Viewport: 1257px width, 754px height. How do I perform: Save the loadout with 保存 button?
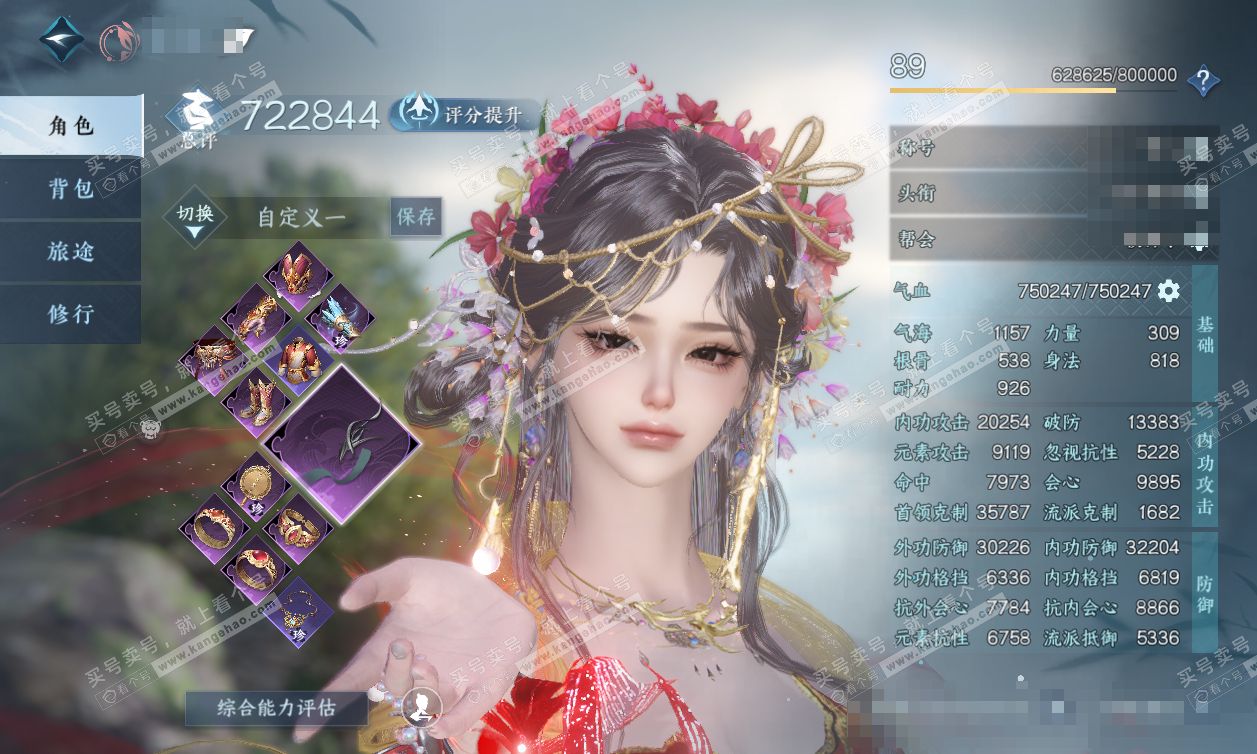coord(415,216)
